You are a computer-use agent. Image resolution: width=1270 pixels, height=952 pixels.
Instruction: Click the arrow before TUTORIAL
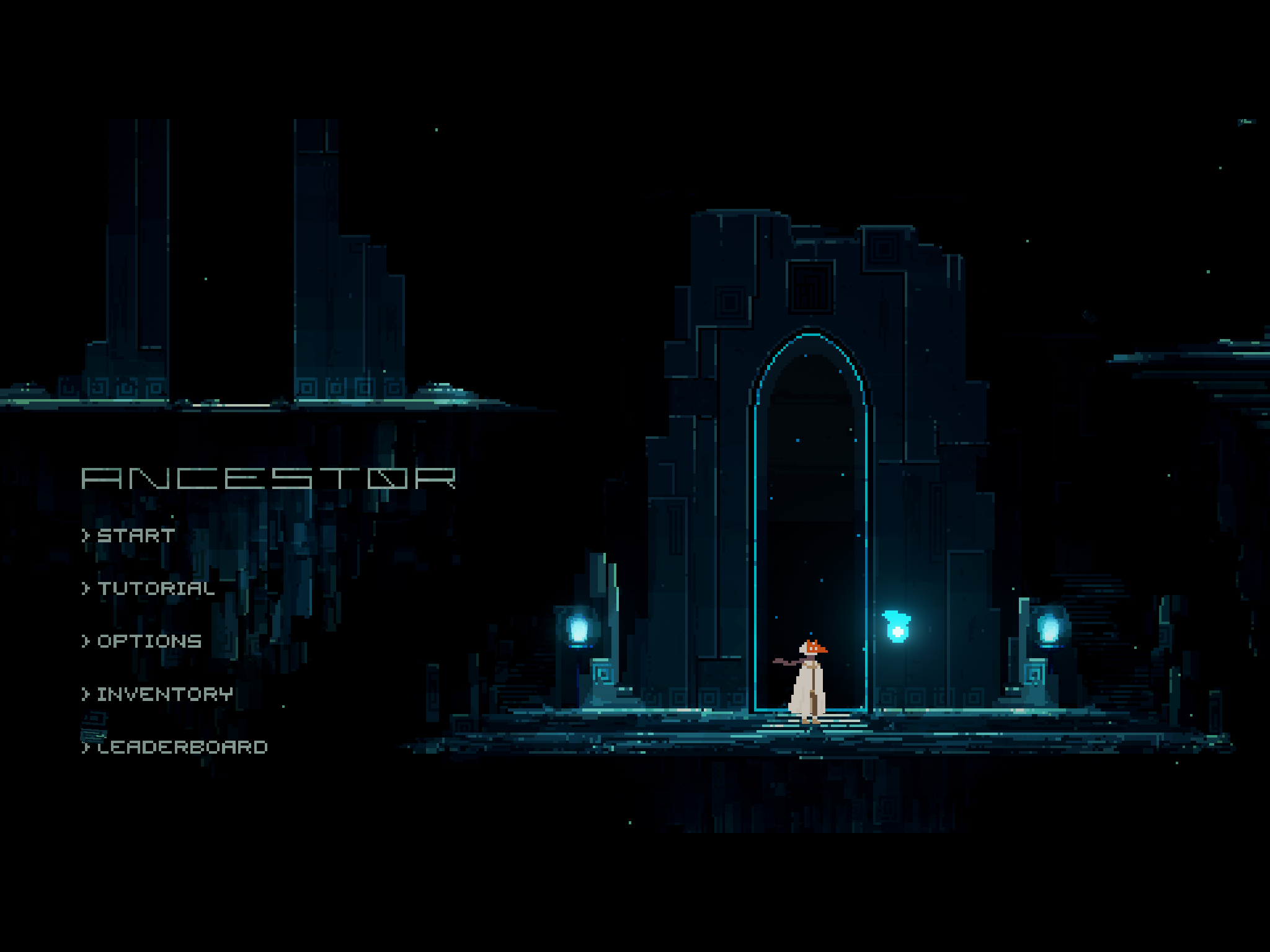pyautogui.click(x=86, y=589)
